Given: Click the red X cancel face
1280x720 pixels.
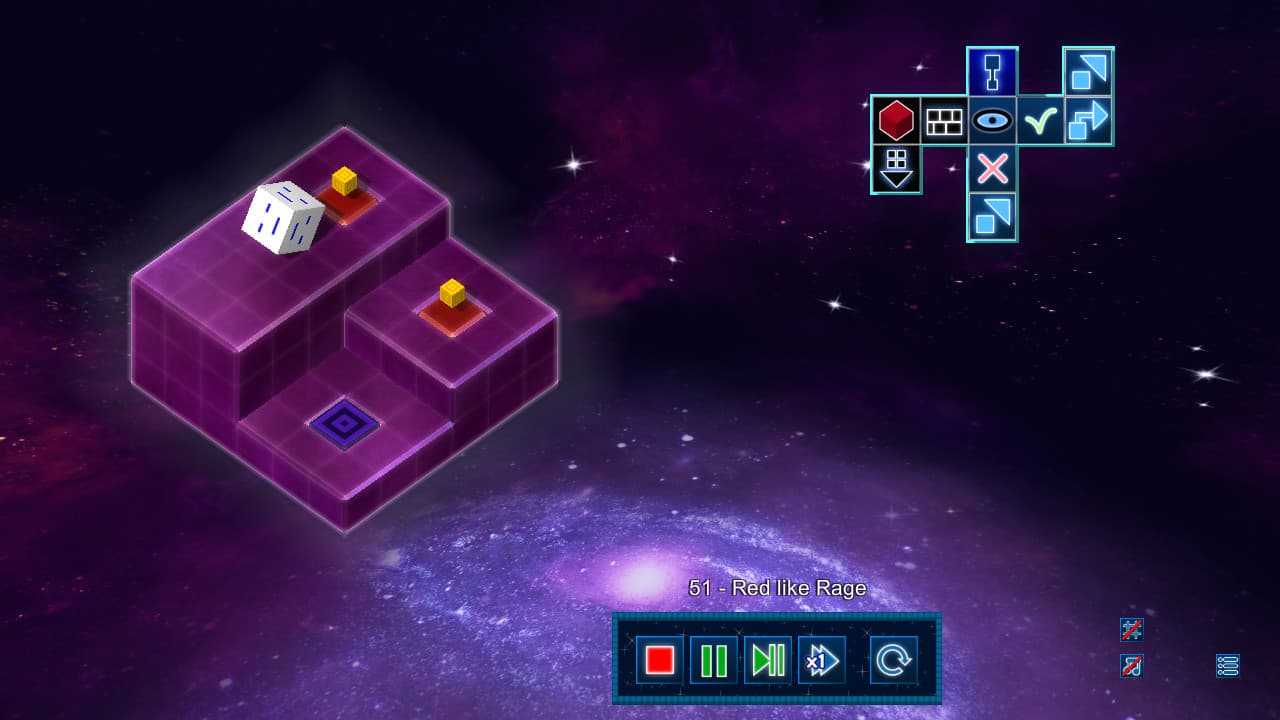Looking at the screenshot, I should 991,170.
